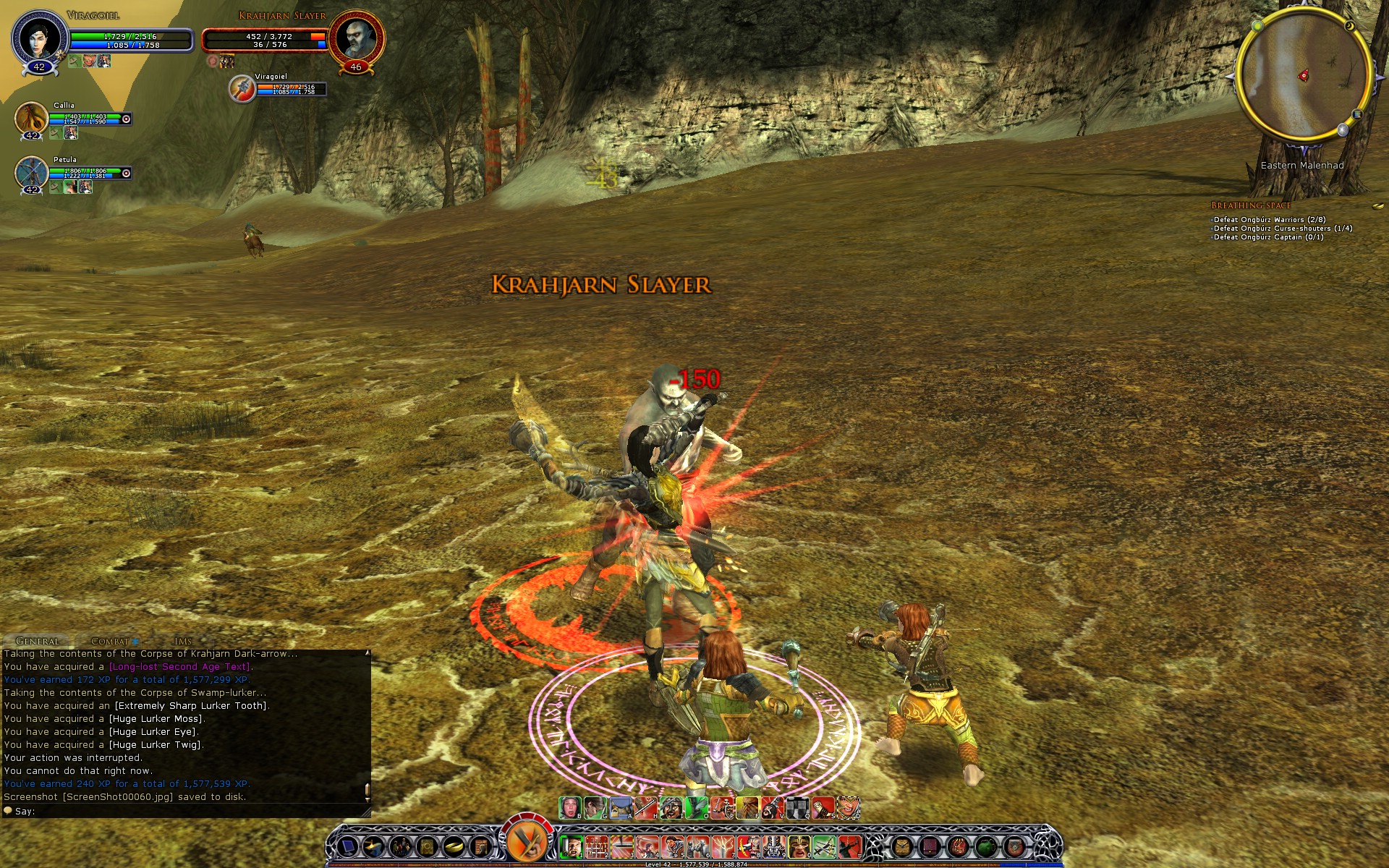Open the monitor-icon main menu button
1389x868 pixels.
pyautogui.click(x=348, y=846)
